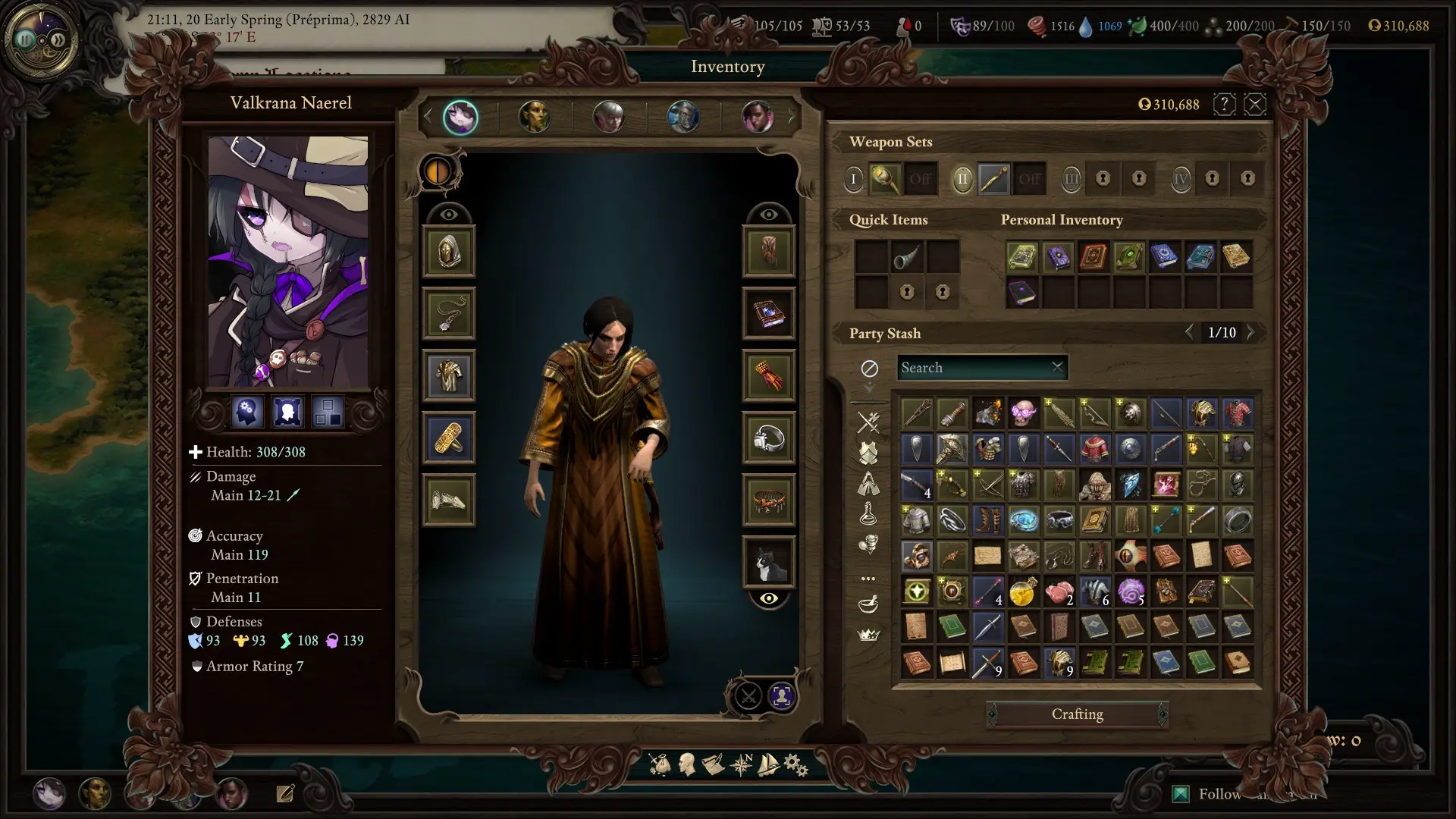Open game options via the gears icon
This screenshot has height=819, width=1456.
[x=793, y=765]
